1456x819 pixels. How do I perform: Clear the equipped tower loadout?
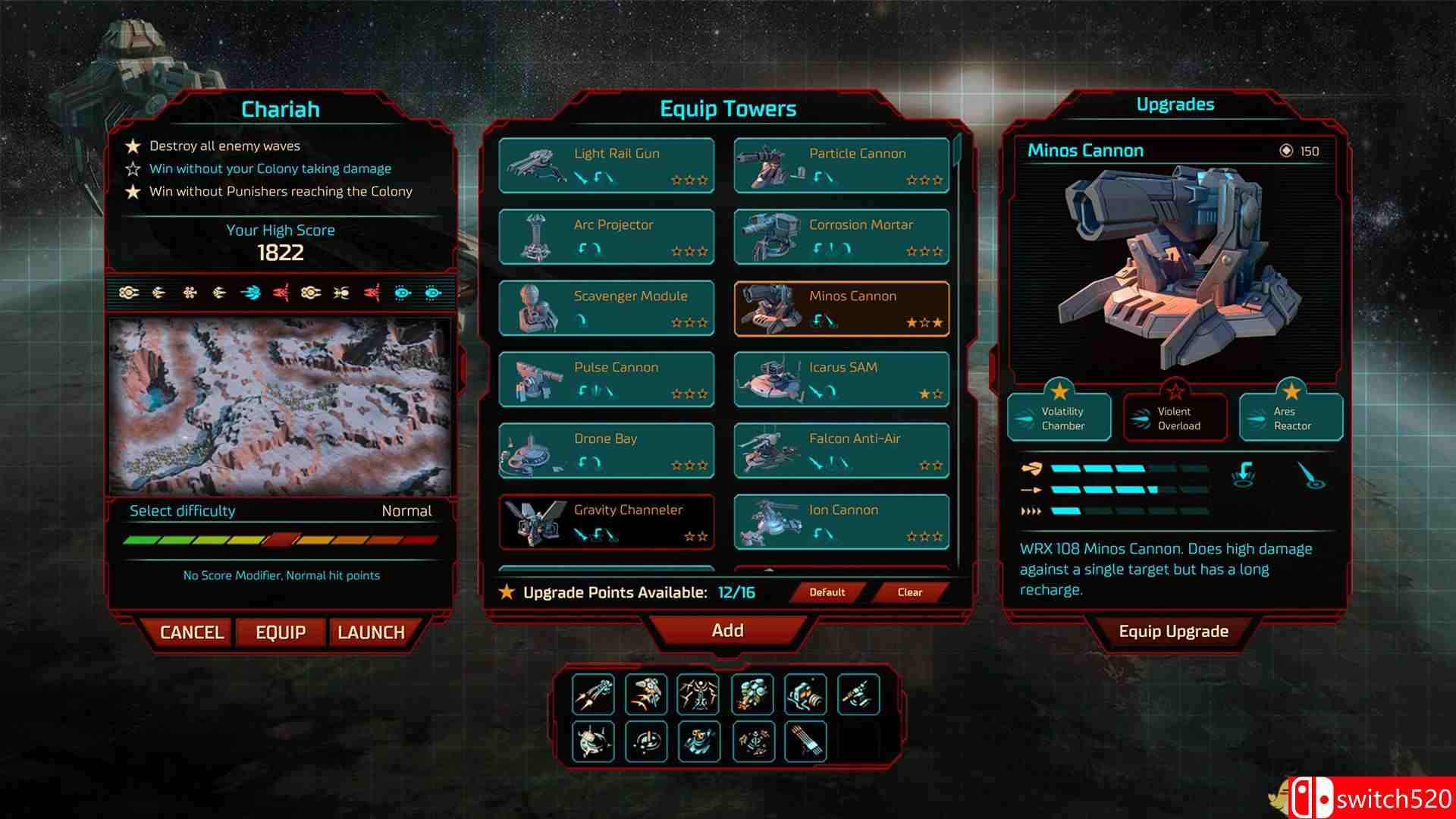click(x=909, y=592)
